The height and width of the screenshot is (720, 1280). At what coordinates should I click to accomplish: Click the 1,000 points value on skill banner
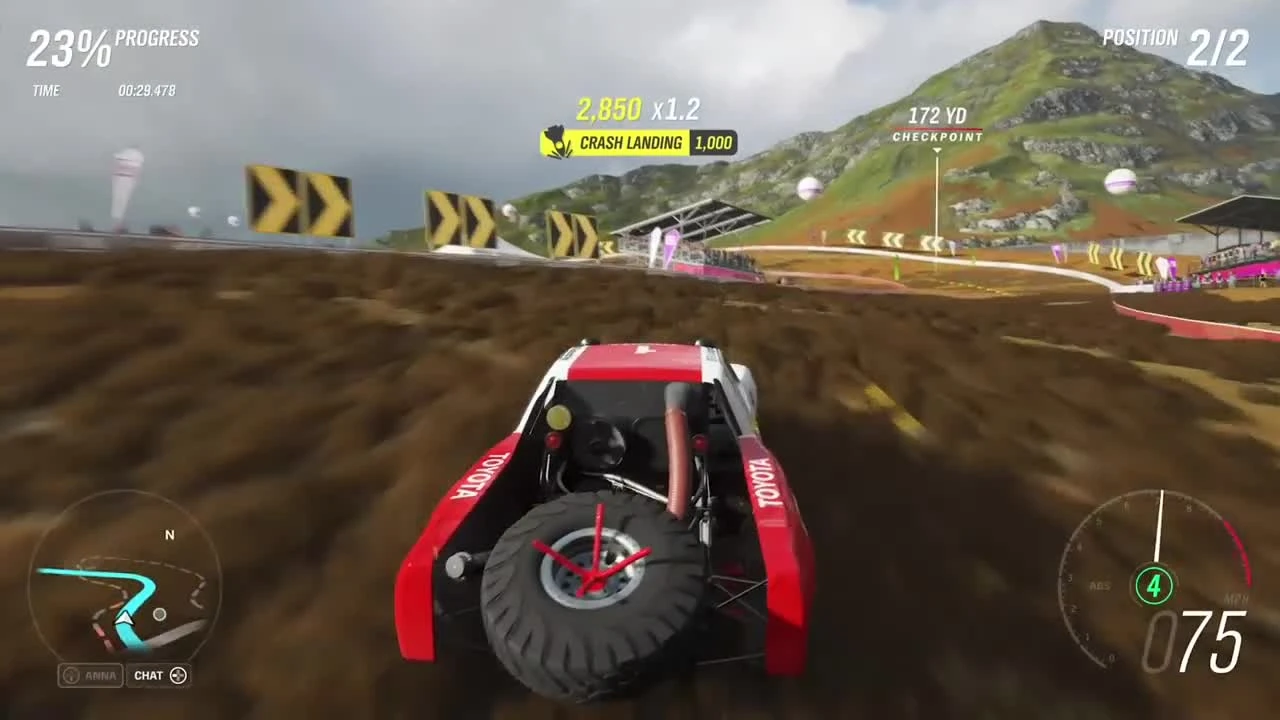[712, 143]
